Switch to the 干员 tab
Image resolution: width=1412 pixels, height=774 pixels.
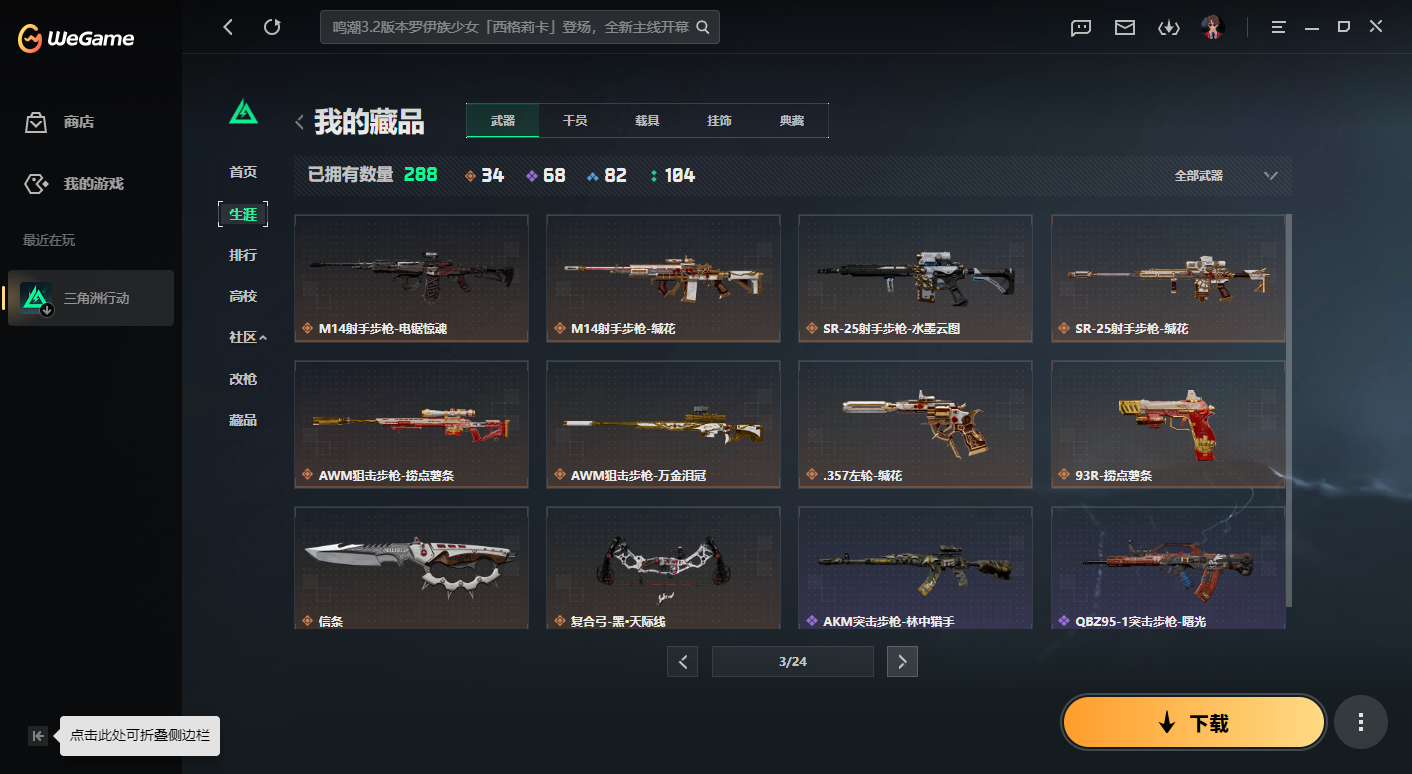pos(574,120)
